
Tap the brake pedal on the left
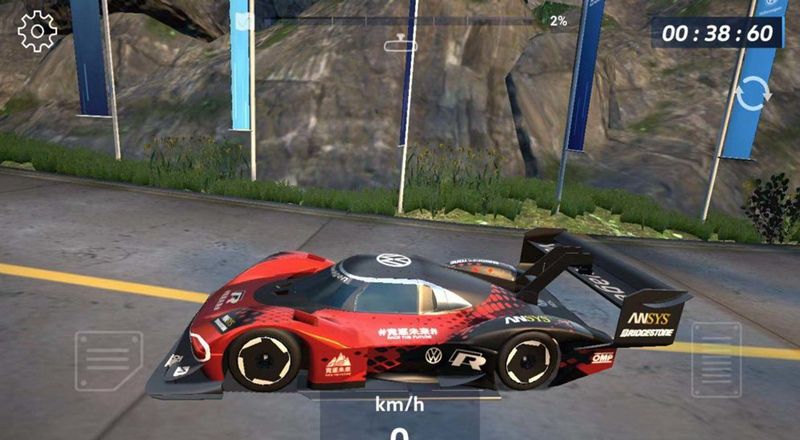pyautogui.click(x=108, y=360)
